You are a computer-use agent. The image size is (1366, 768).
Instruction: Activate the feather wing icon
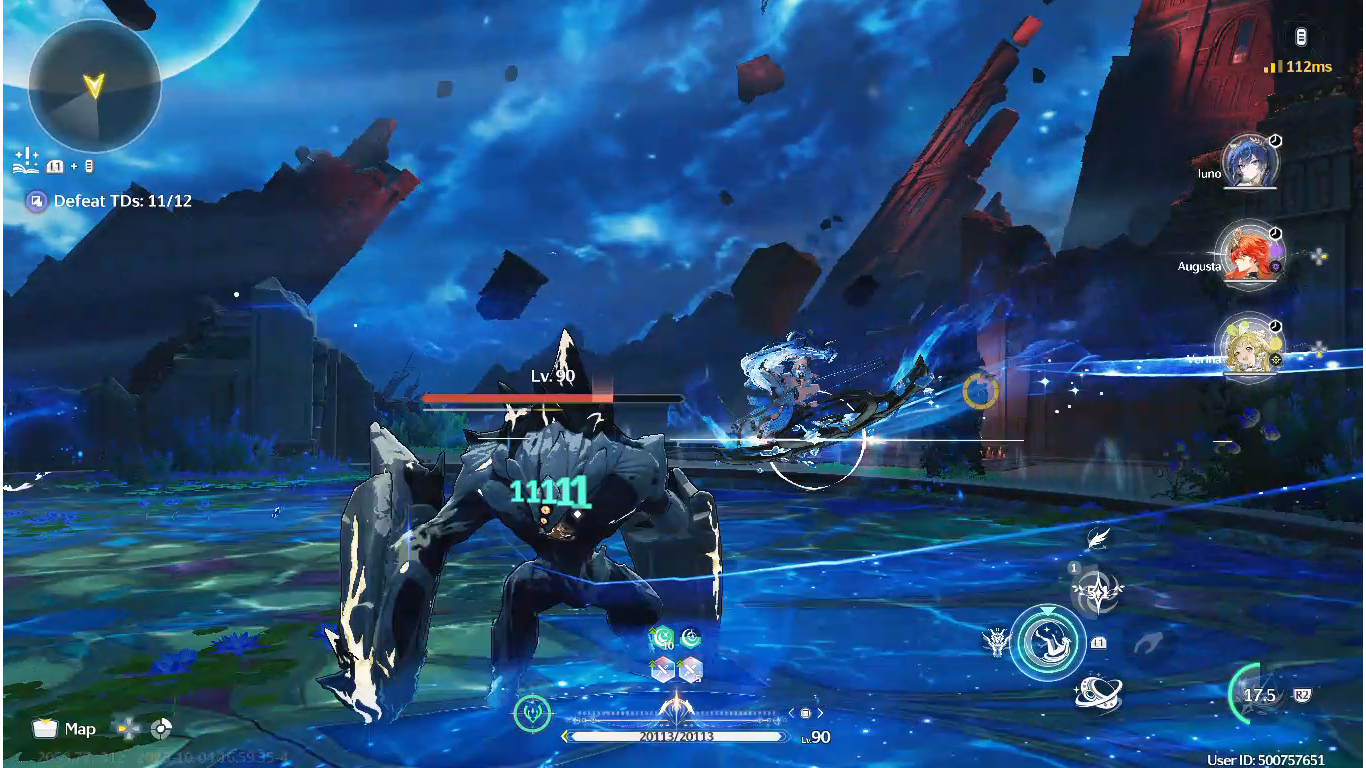click(1098, 539)
